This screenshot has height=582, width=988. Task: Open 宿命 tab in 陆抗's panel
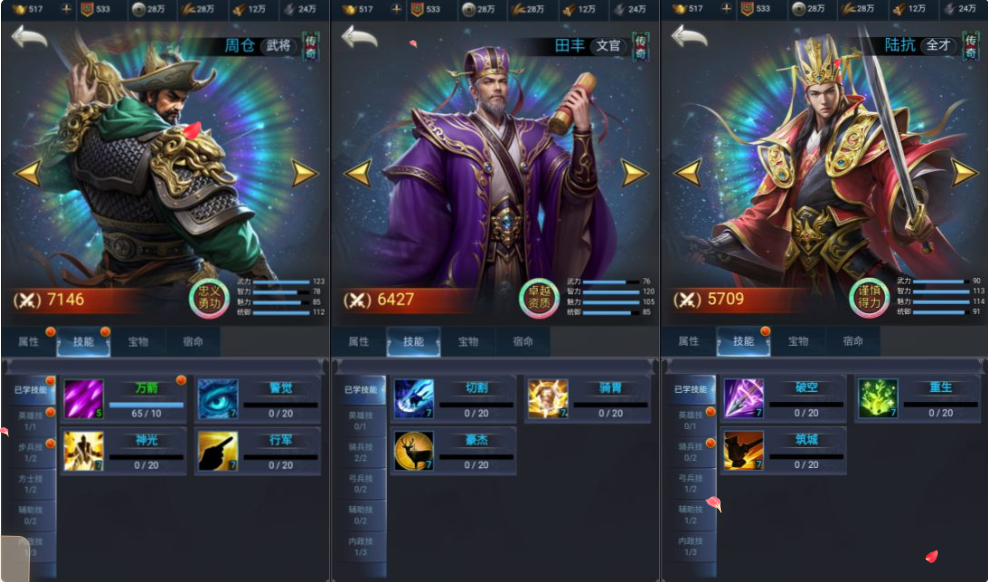[852, 342]
